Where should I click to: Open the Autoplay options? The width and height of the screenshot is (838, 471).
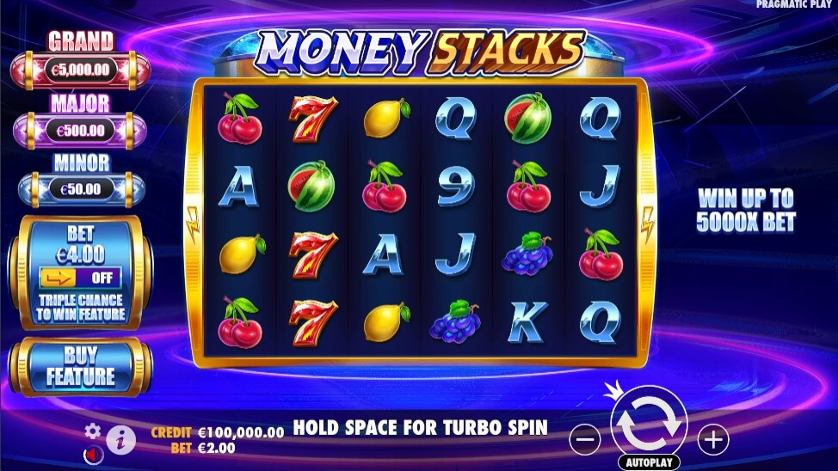click(x=648, y=463)
